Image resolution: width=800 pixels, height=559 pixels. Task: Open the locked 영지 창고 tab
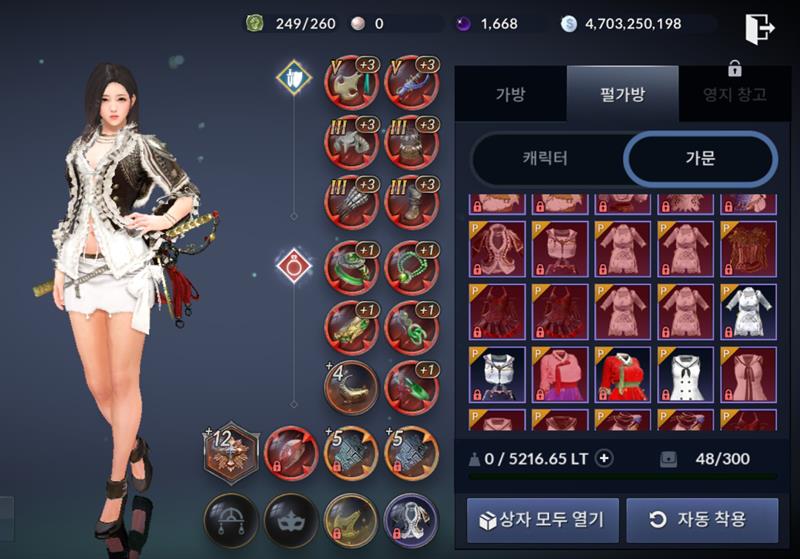pyautogui.click(x=734, y=95)
